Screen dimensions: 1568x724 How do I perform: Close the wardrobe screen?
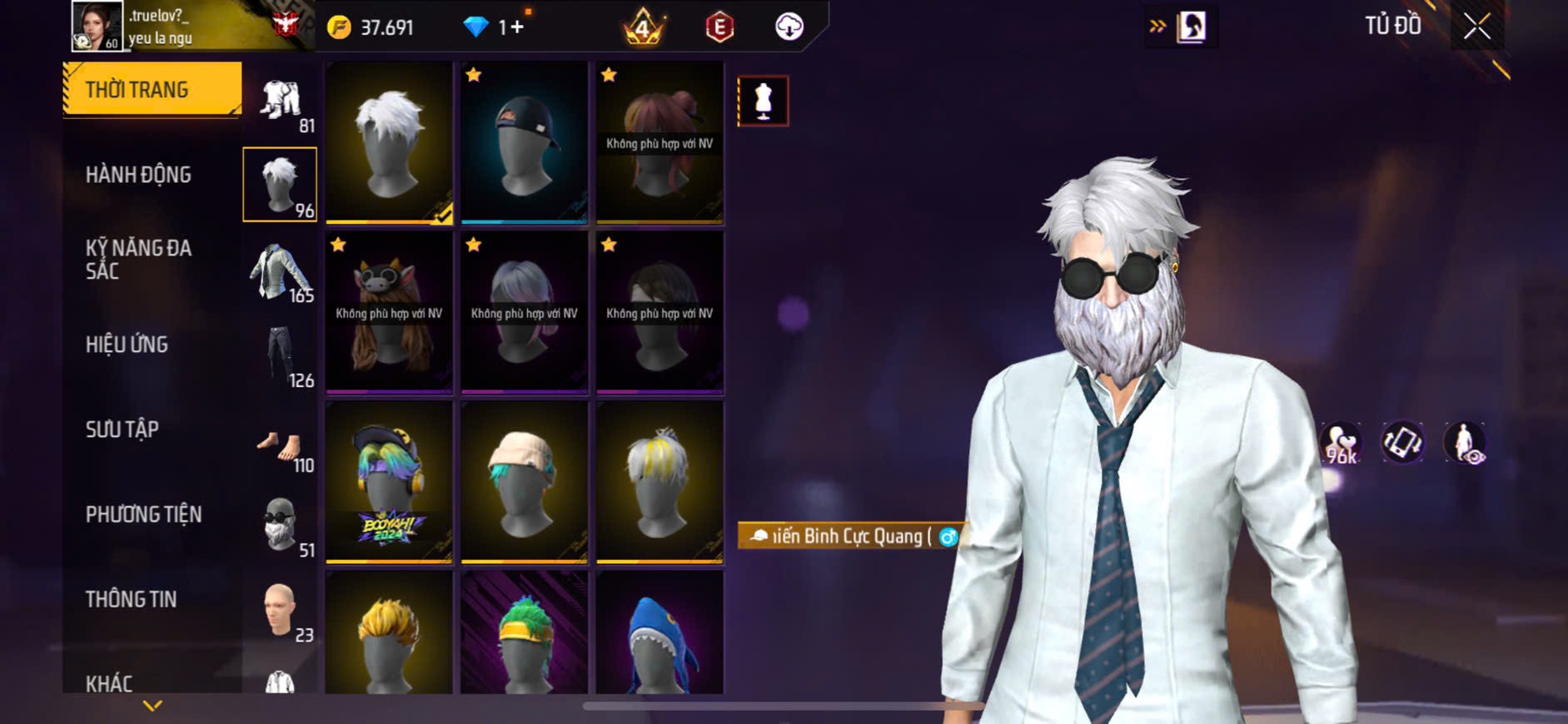click(x=1477, y=27)
